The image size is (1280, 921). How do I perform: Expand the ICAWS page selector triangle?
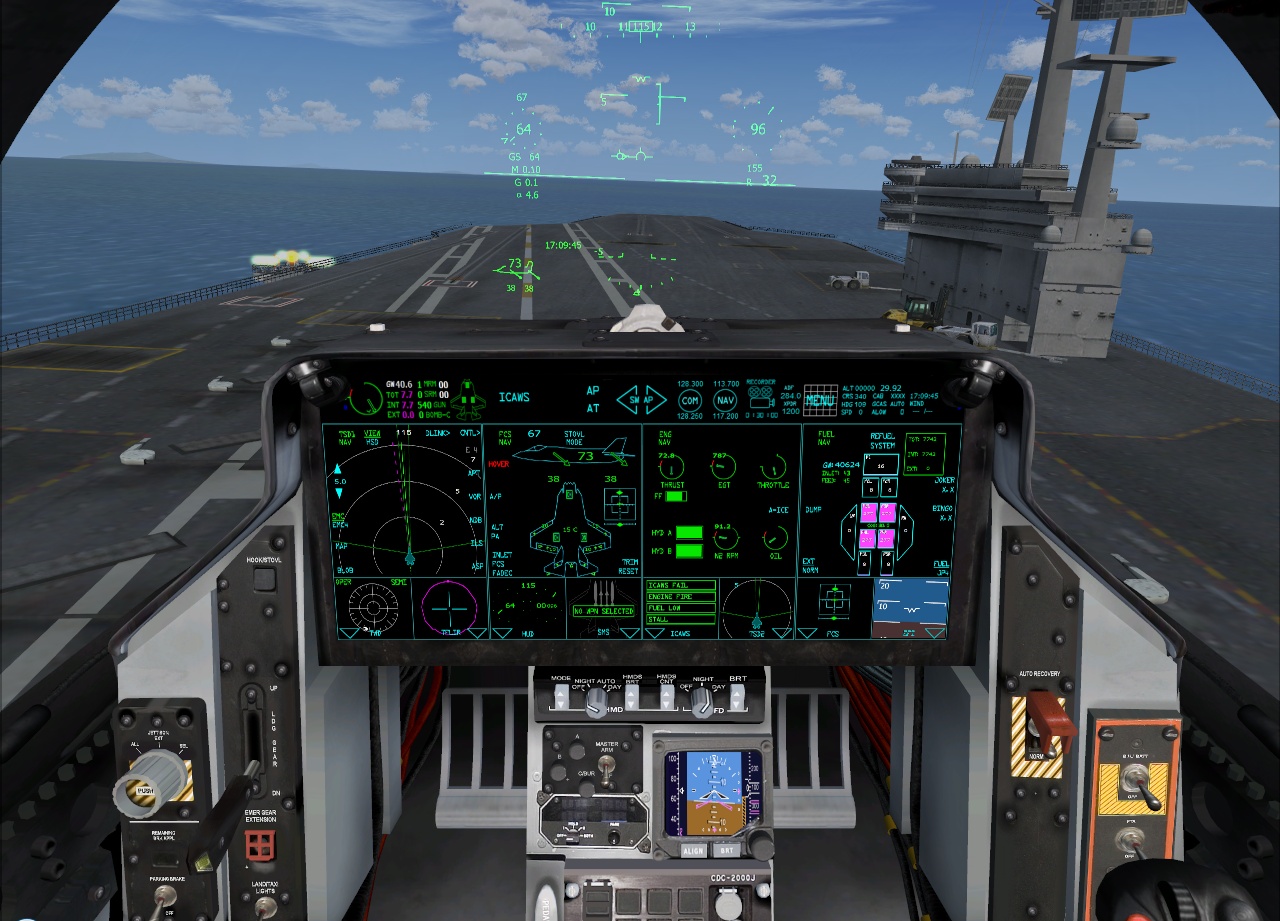(x=654, y=634)
